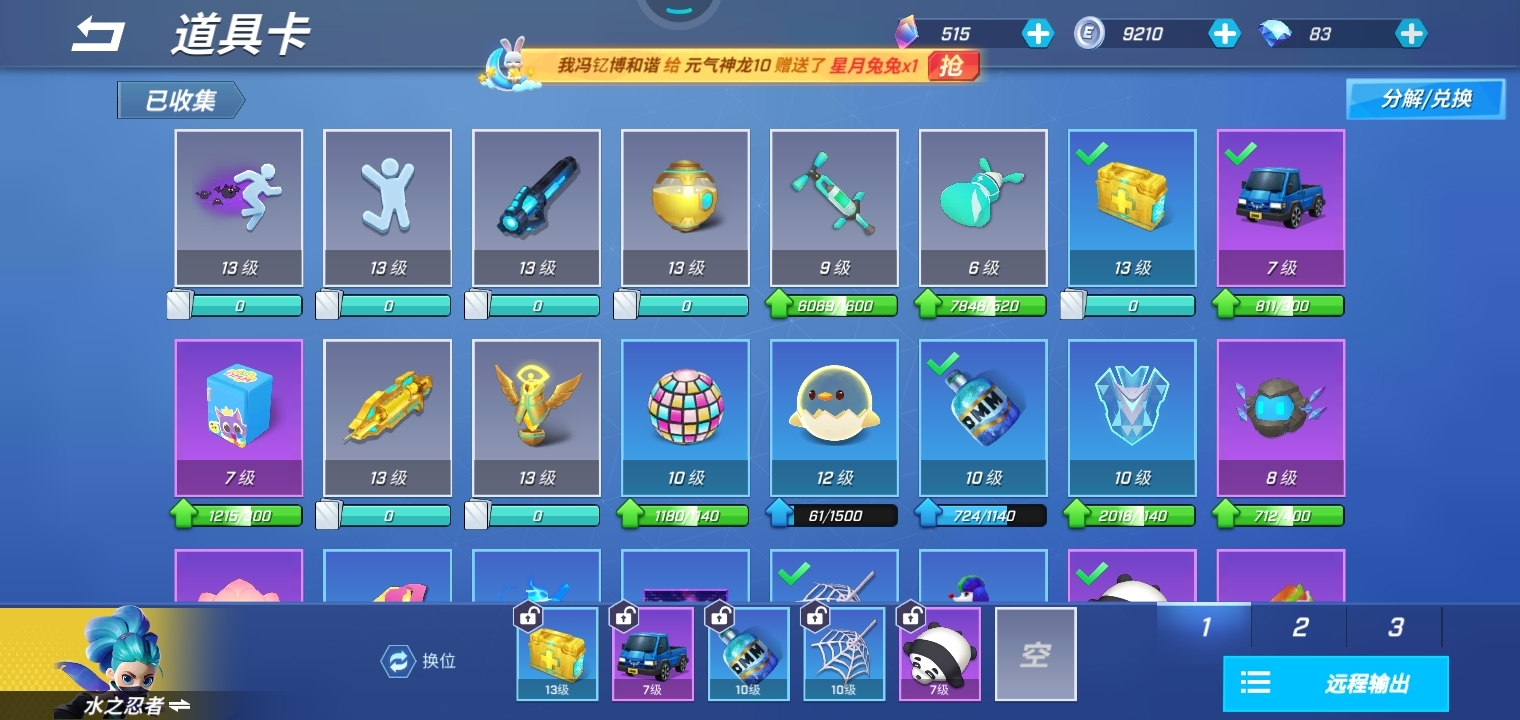Grab the gift with the 抢 button
1520x720 pixels.
click(x=952, y=66)
